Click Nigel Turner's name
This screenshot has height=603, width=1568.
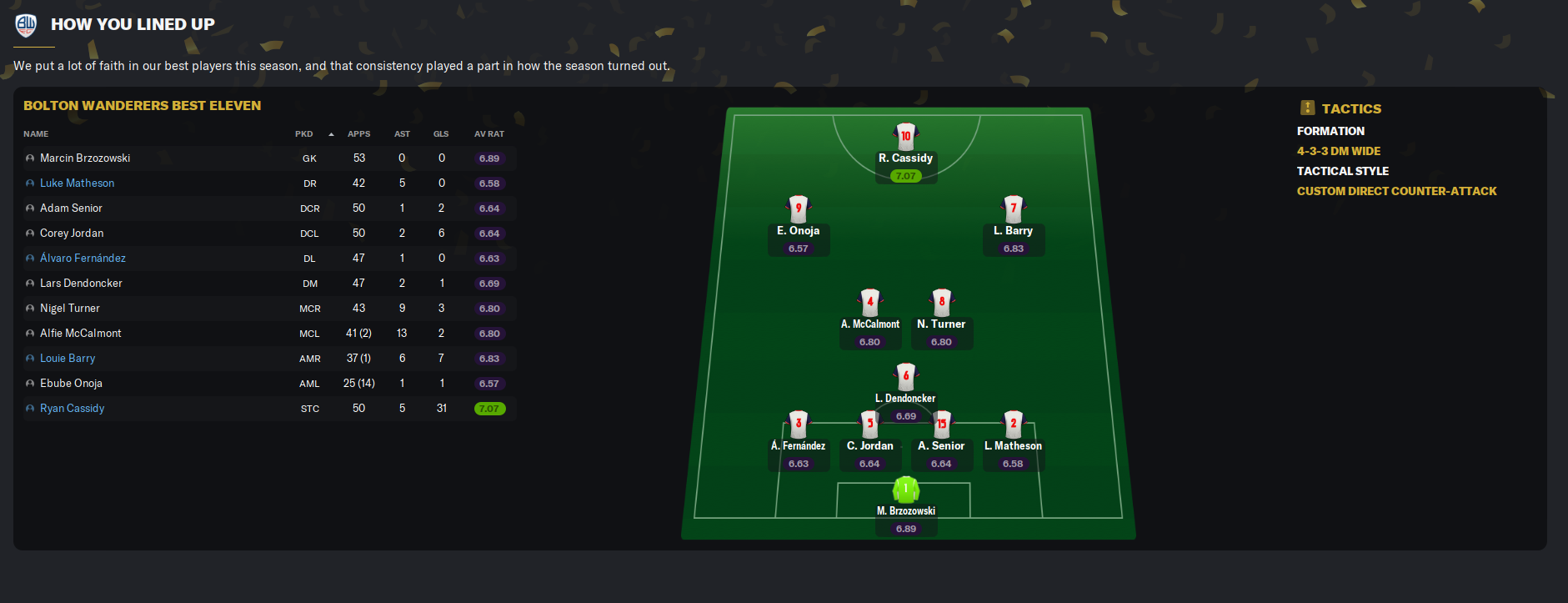[70, 309]
